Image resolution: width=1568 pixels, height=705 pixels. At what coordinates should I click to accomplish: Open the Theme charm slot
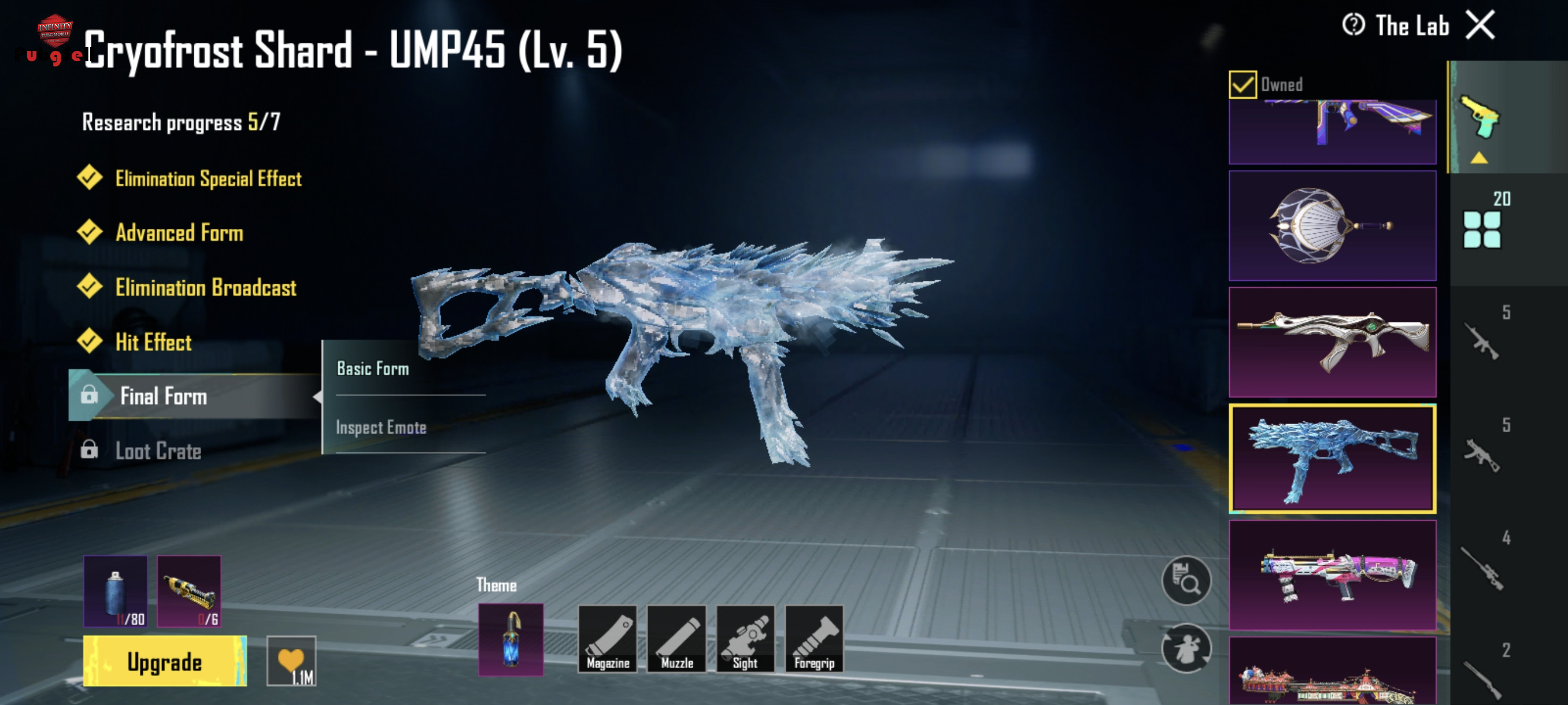coord(510,639)
